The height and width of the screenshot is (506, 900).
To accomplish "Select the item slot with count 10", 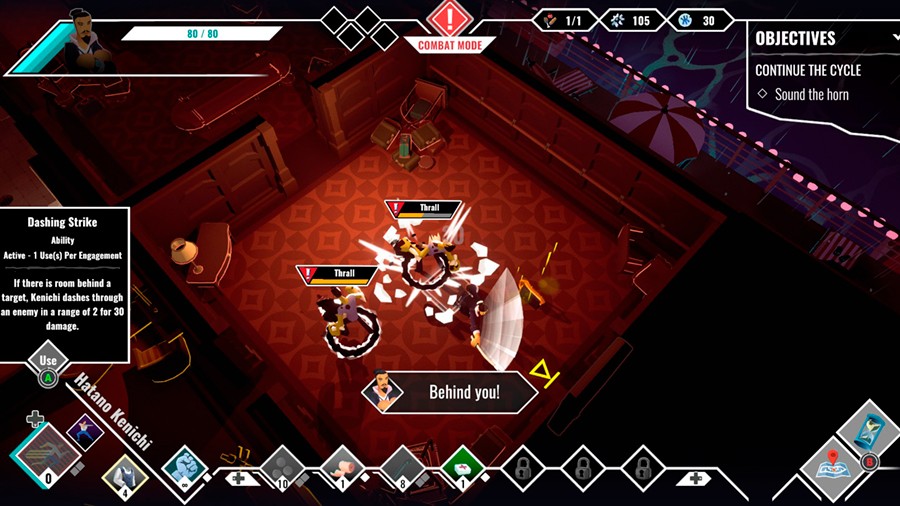I will 283,467.
